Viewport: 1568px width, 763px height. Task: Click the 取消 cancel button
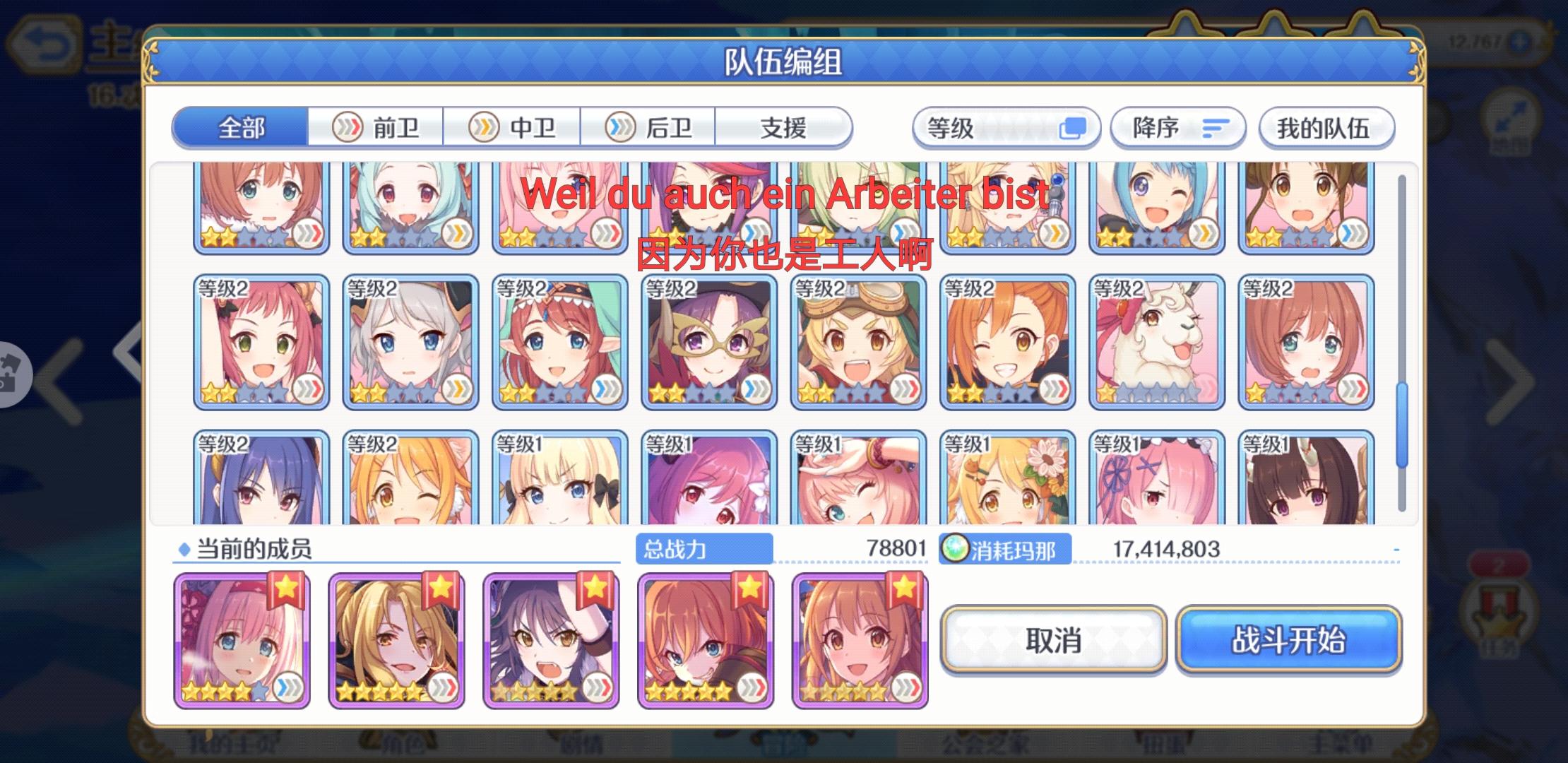[x=1052, y=641]
